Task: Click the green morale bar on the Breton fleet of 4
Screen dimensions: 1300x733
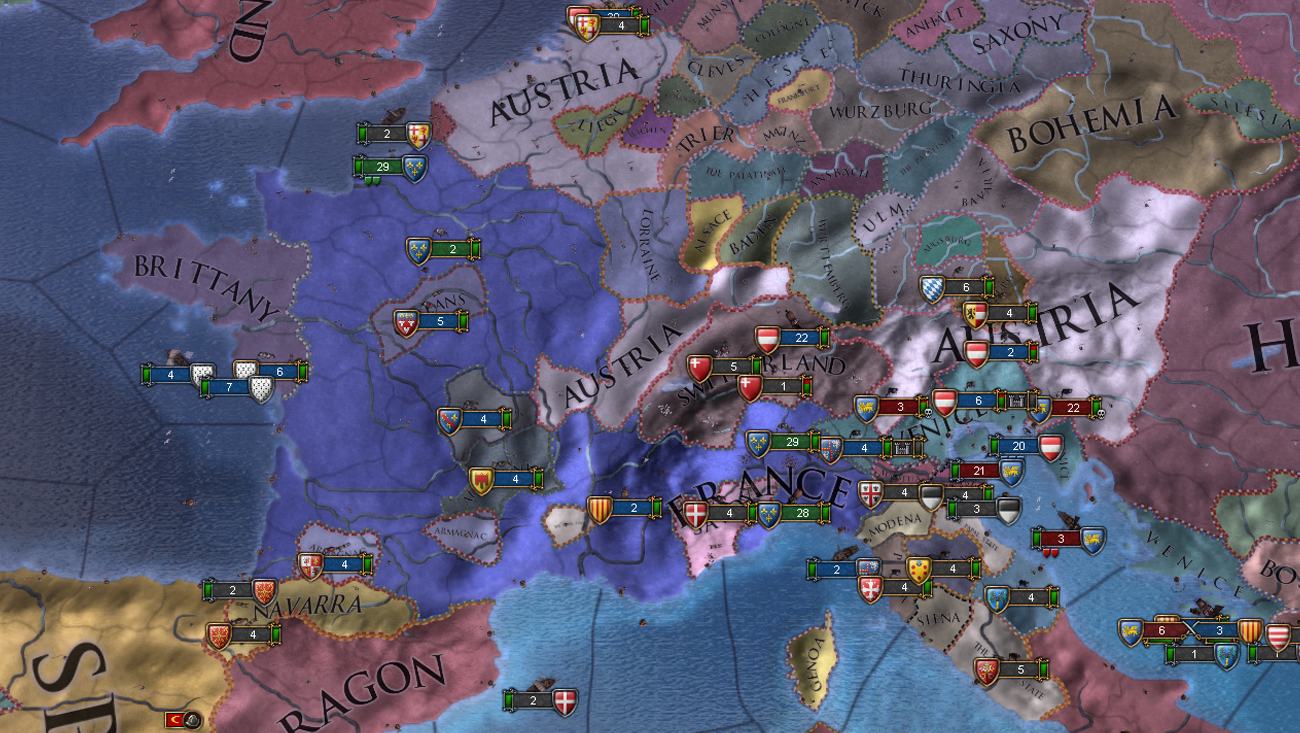Action: coord(146,374)
